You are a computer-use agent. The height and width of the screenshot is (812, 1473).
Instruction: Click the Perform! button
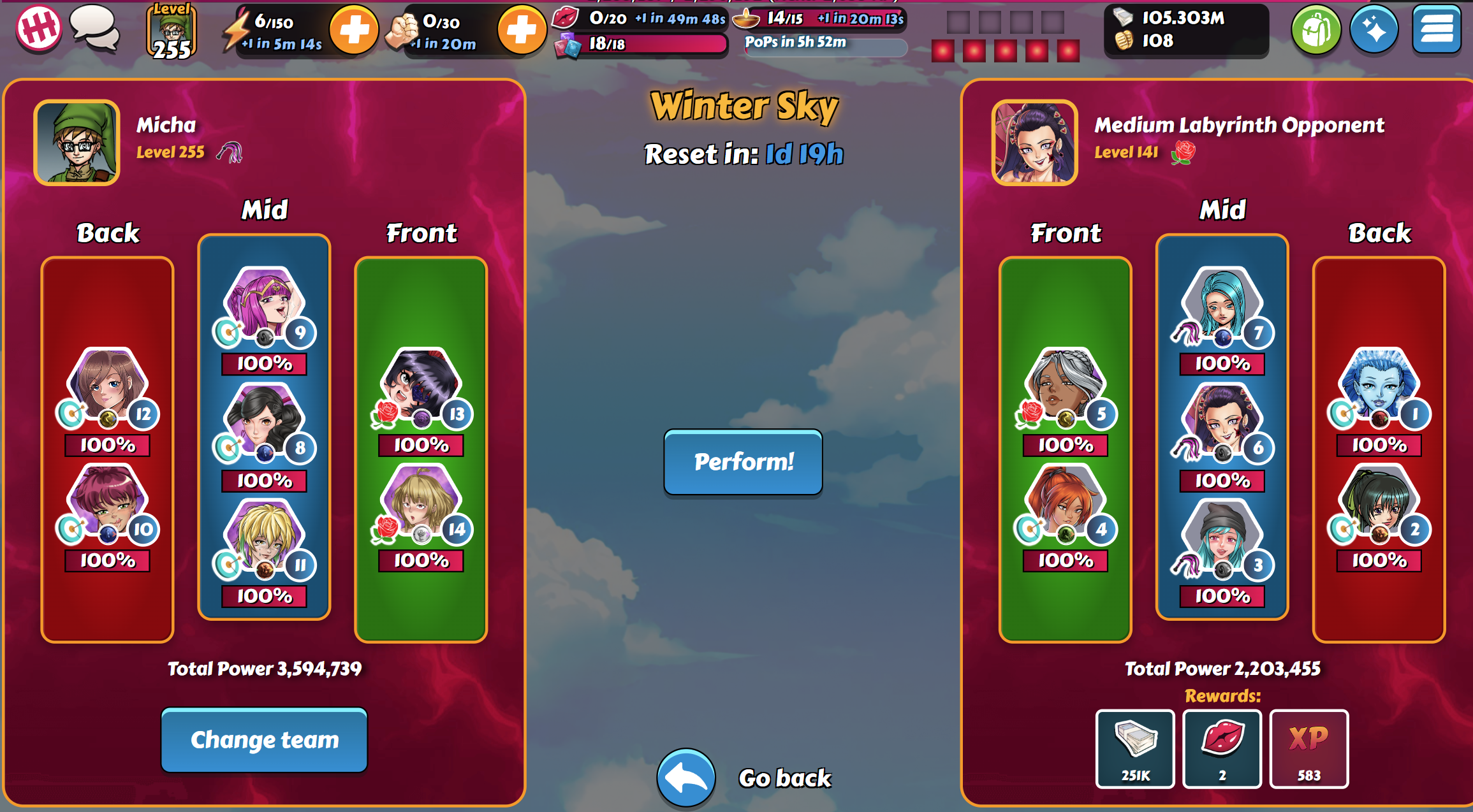[x=743, y=462]
